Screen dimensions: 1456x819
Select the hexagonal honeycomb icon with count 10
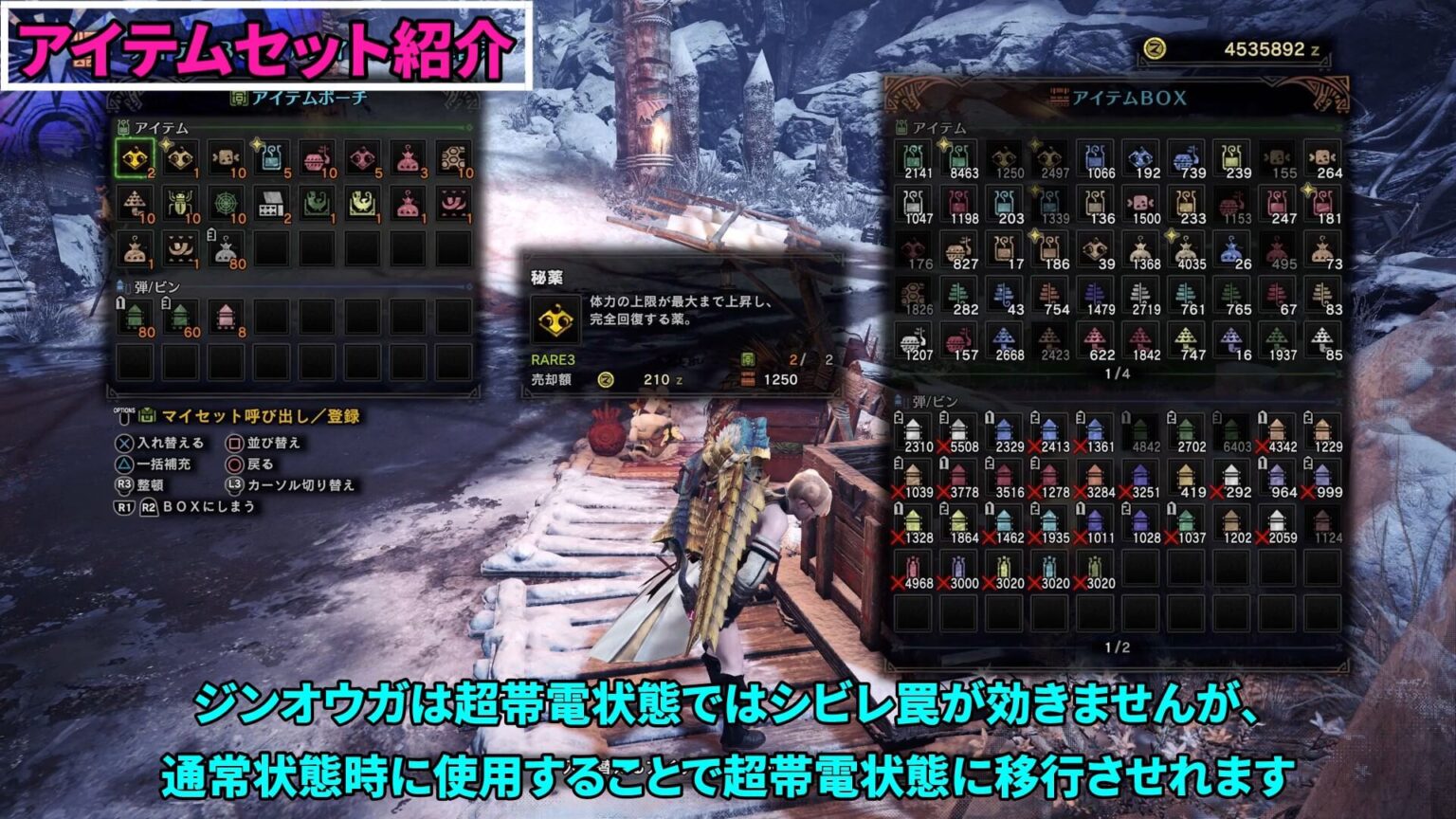[454, 156]
